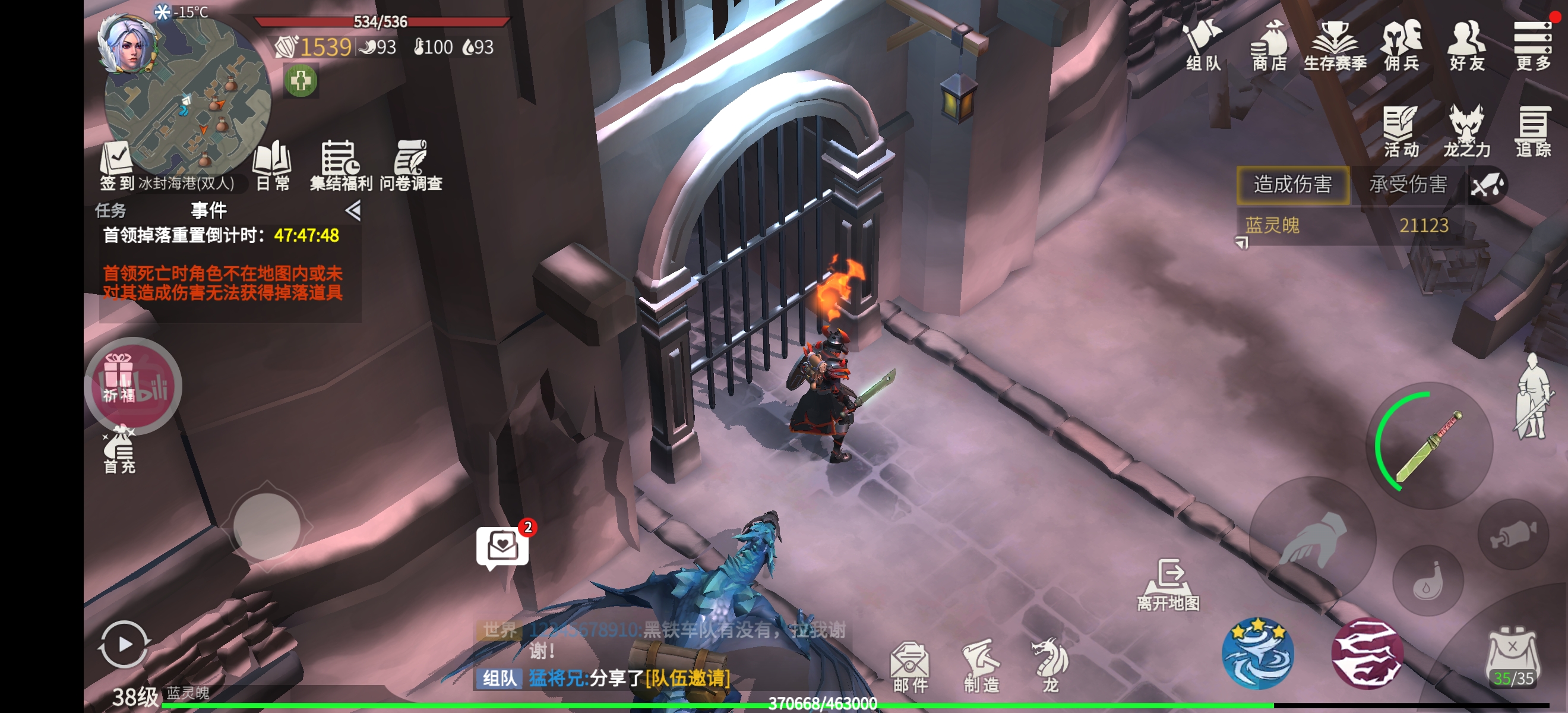Open the 更多 more menu
The image size is (1568, 713).
1533,46
